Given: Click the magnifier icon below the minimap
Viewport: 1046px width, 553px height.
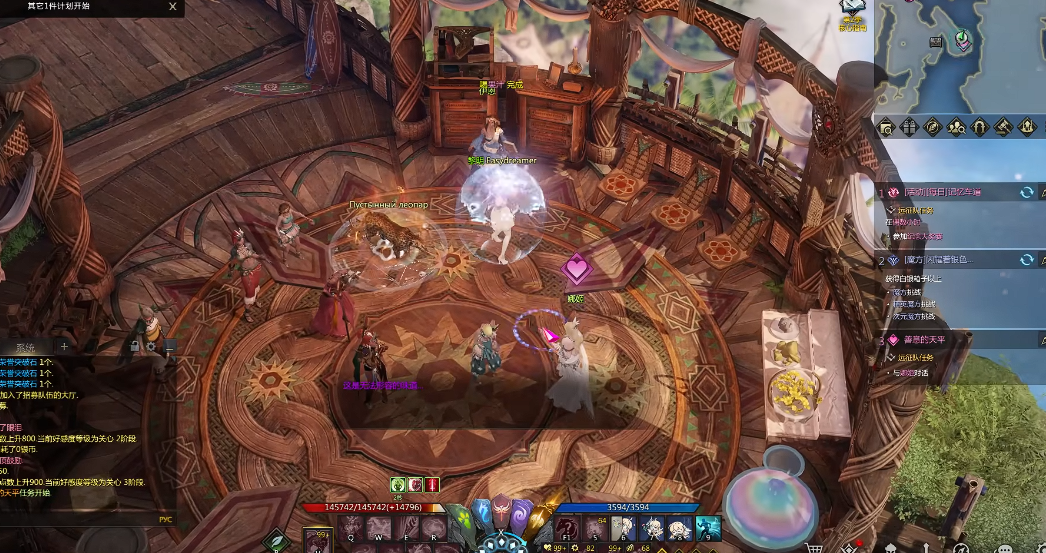Looking at the screenshot, I should coord(886,127).
